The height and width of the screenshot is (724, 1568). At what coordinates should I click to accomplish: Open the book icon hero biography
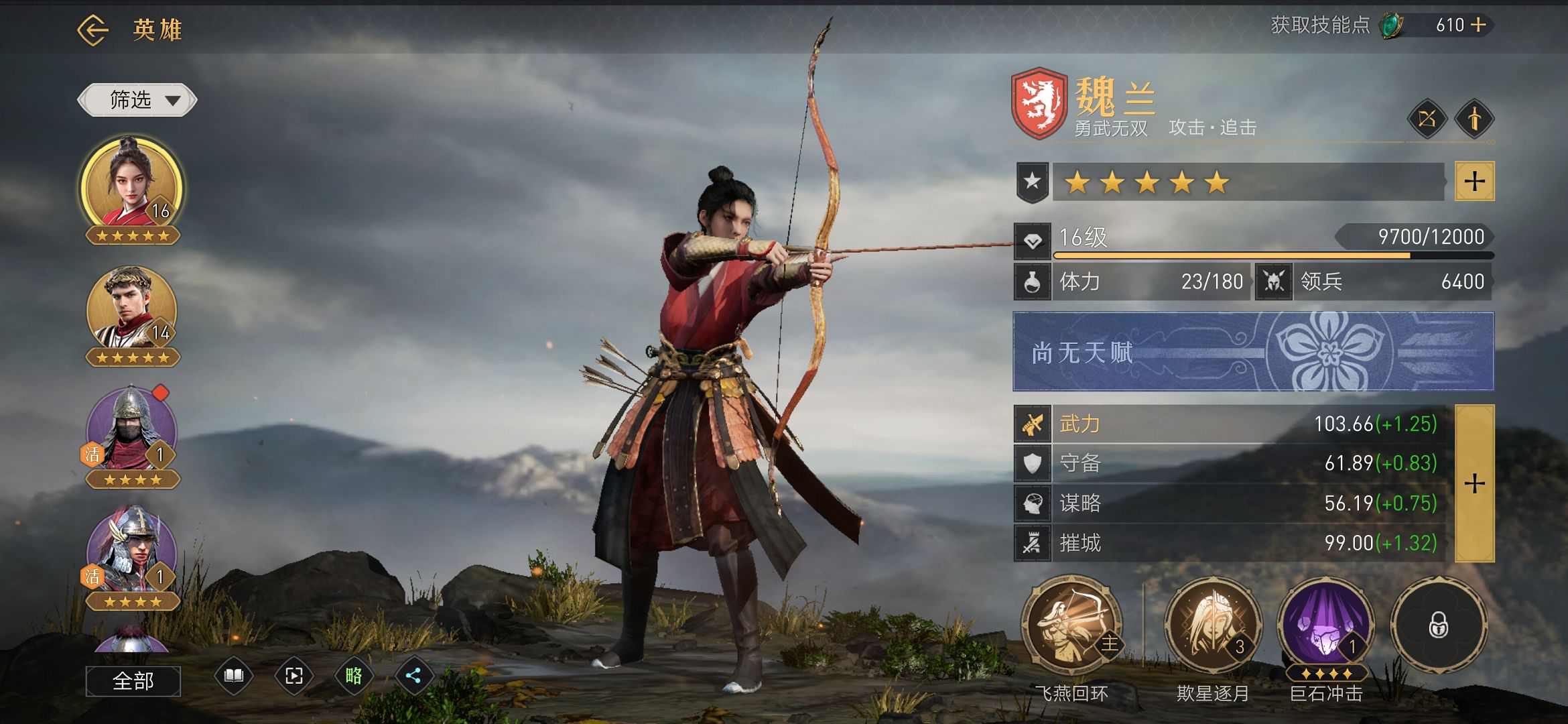pos(234,676)
